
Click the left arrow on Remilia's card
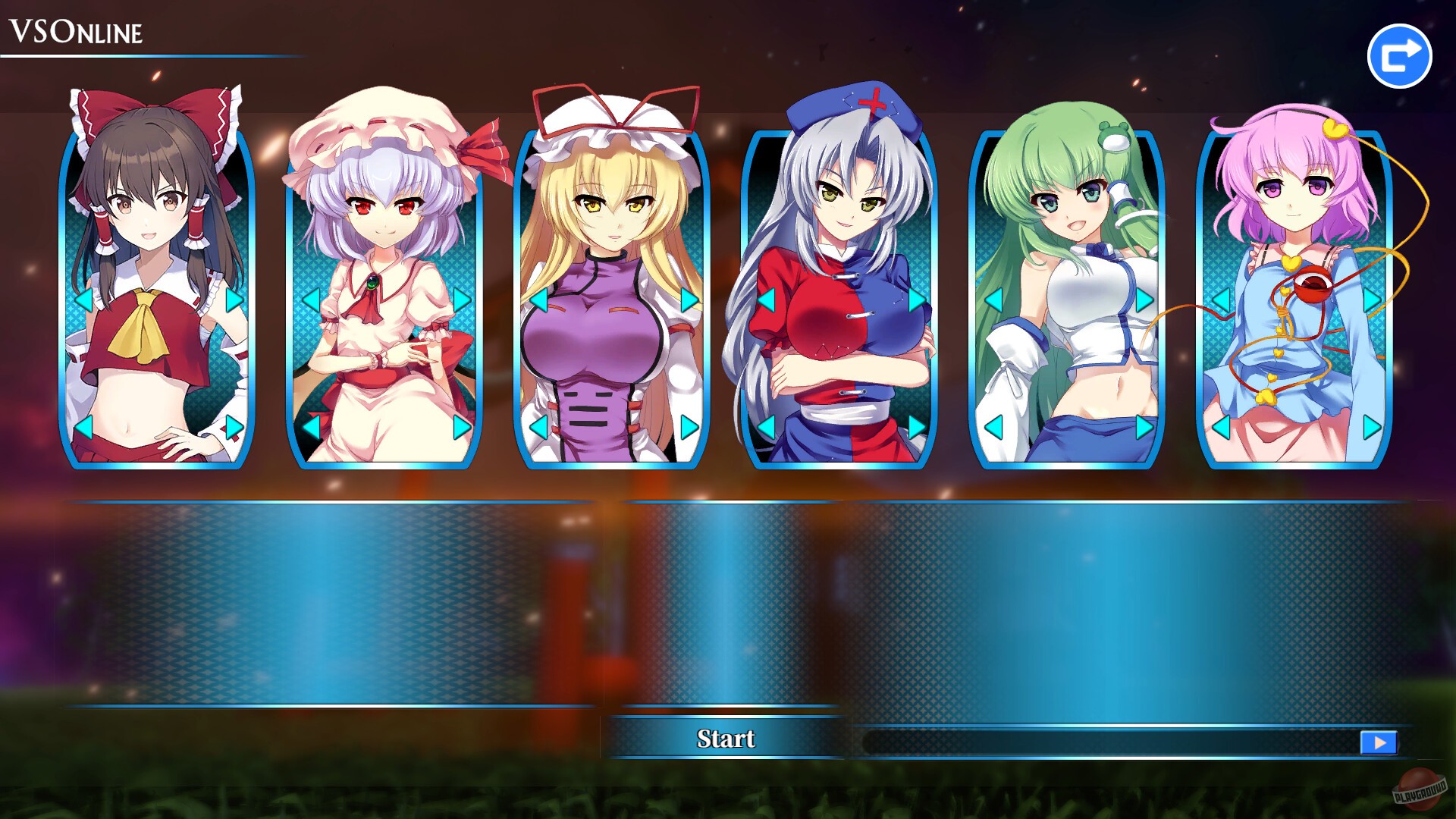pyautogui.click(x=312, y=300)
